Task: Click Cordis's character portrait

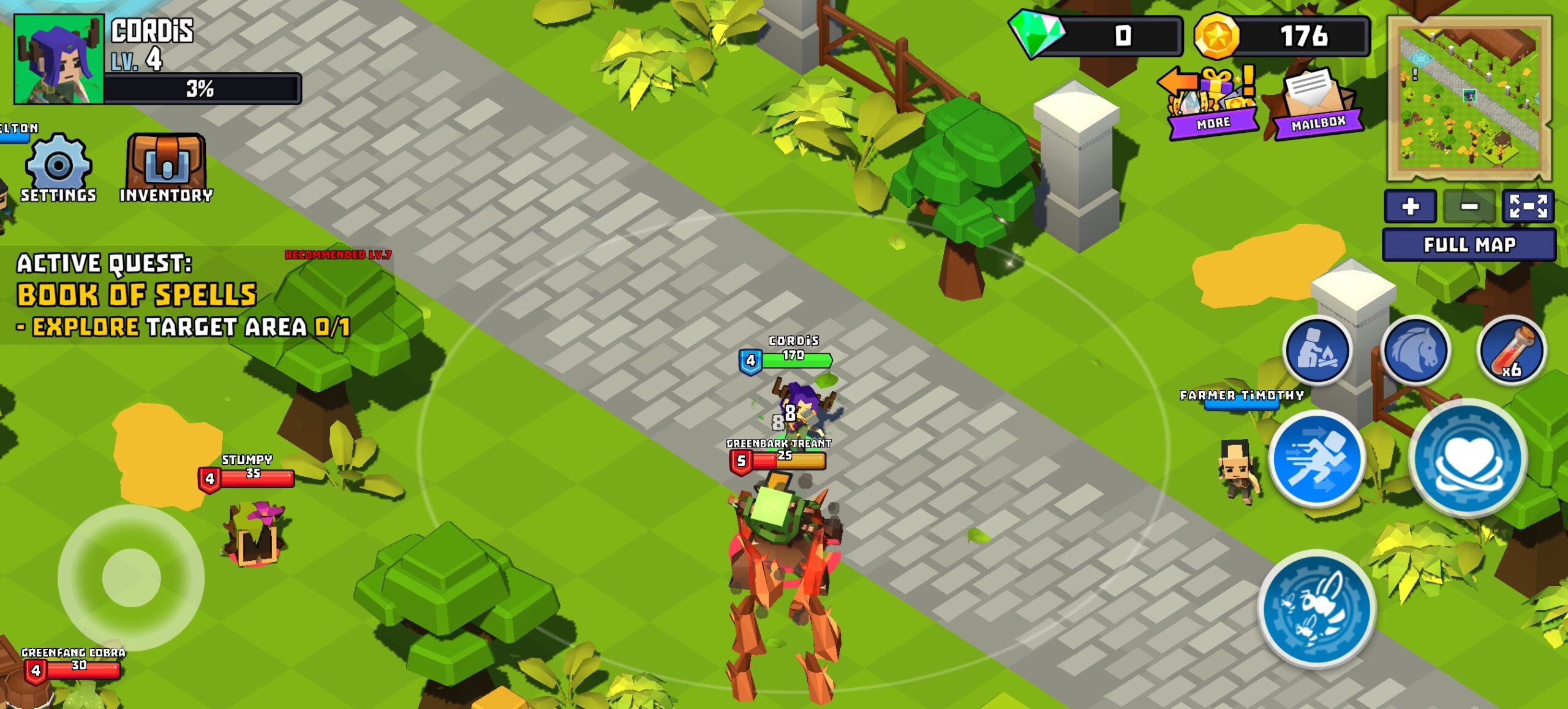Action: (x=59, y=59)
